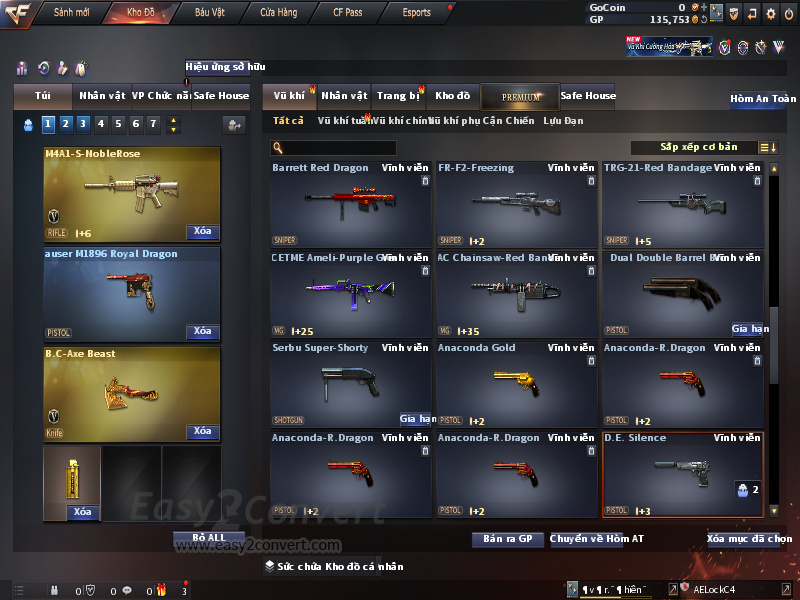Open the Esports tab
Image resolution: width=800 pixels, height=600 pixels.
pyautogui.click(x=416, y=13)
